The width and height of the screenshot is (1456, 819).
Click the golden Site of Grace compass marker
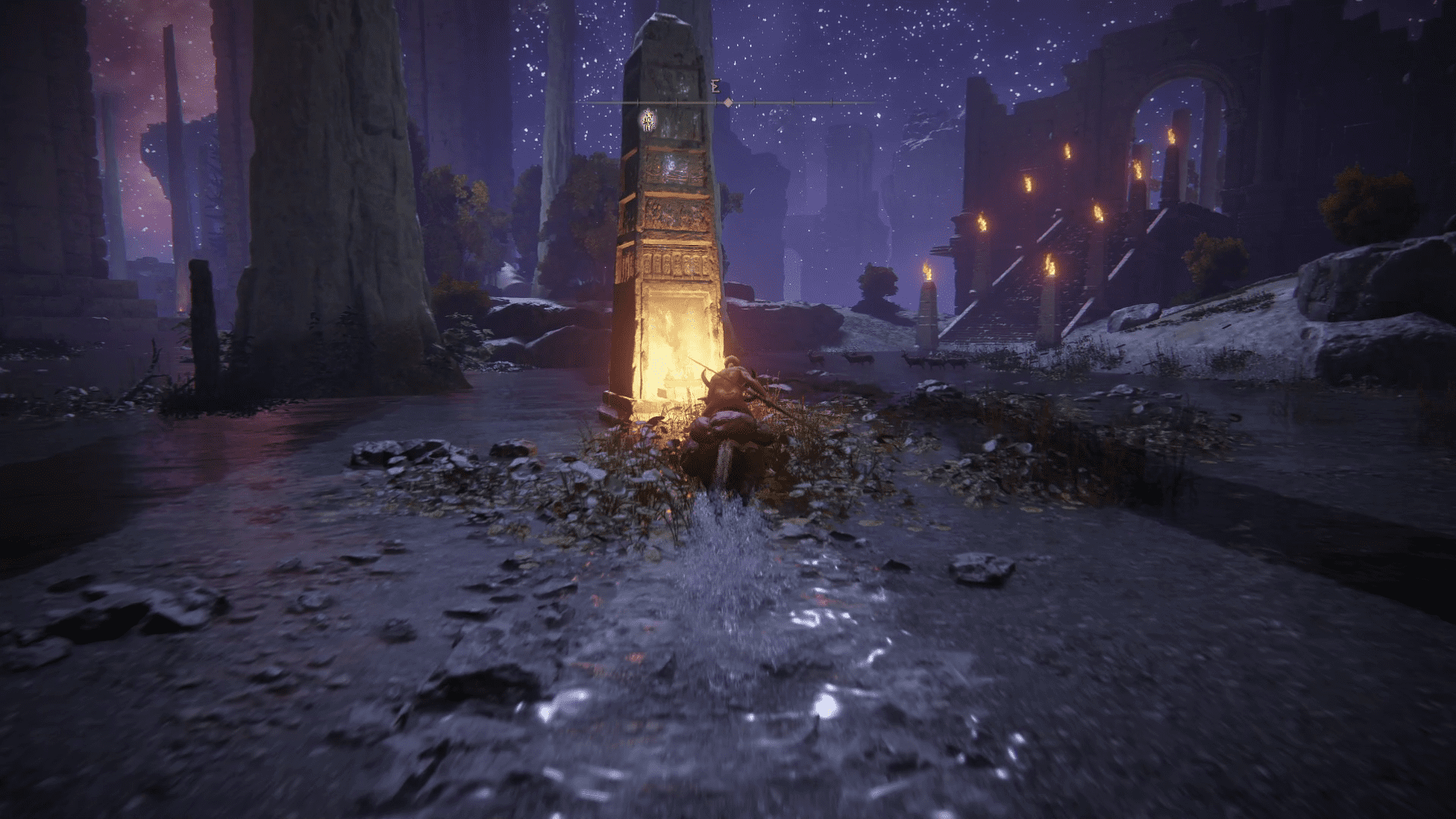[x=648, y=121]
